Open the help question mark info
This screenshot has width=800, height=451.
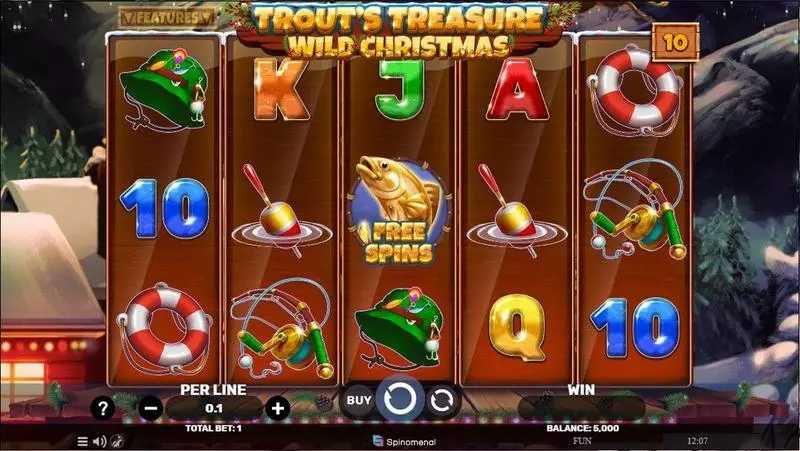tap(102, 407)
